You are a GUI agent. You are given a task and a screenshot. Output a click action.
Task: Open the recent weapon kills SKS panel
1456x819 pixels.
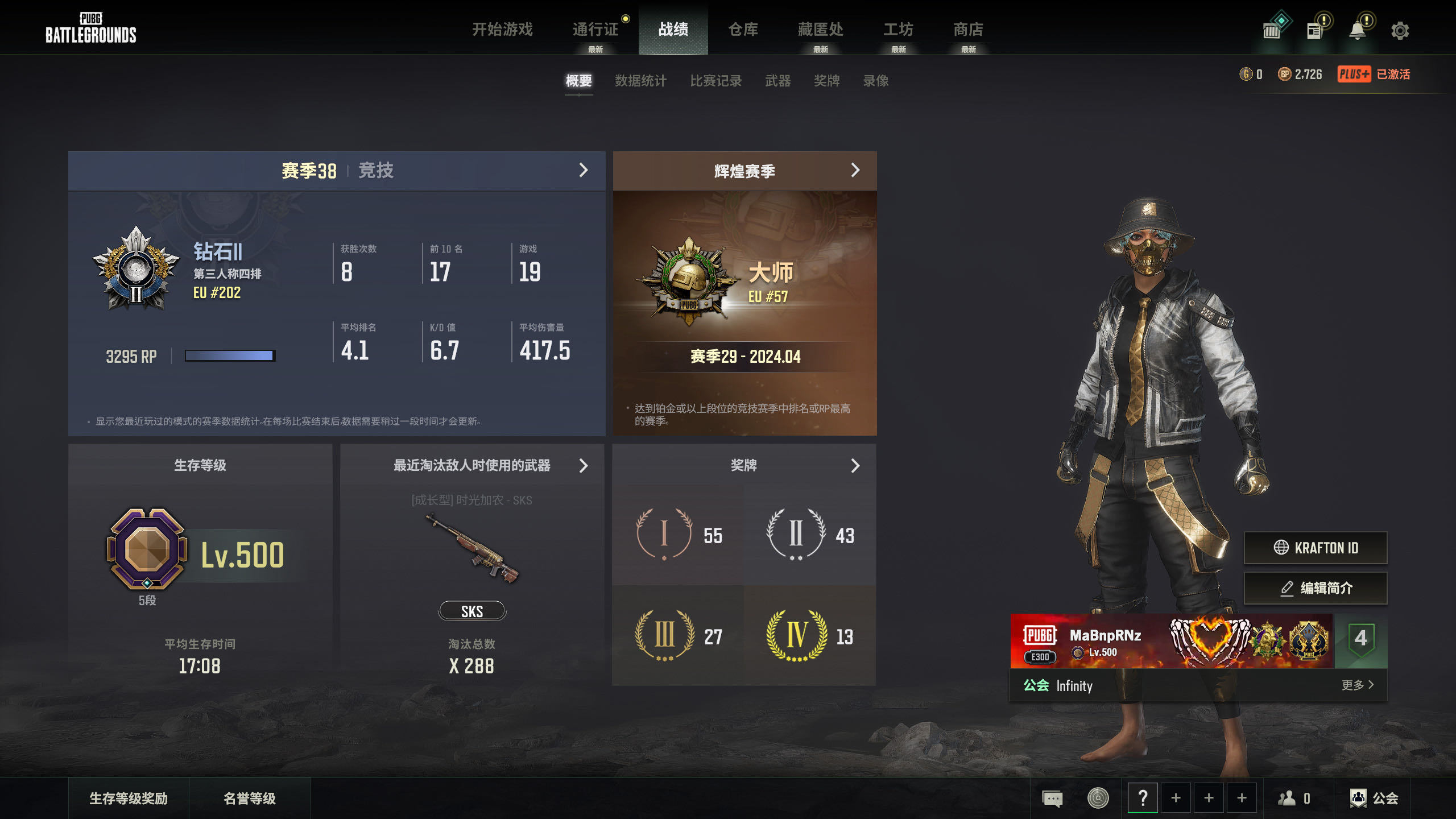point(583,466)
